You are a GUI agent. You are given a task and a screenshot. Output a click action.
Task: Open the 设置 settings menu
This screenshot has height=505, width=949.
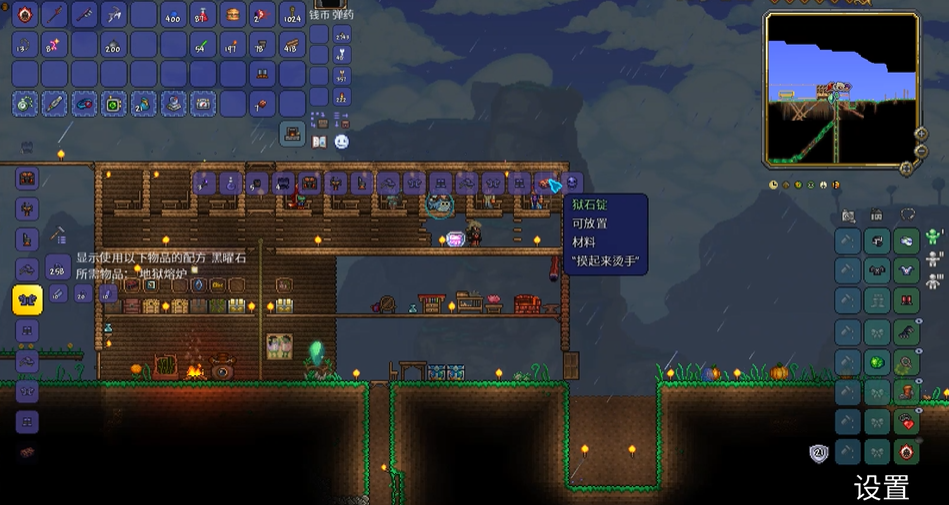pyautogui.click(x=881, y=488)
